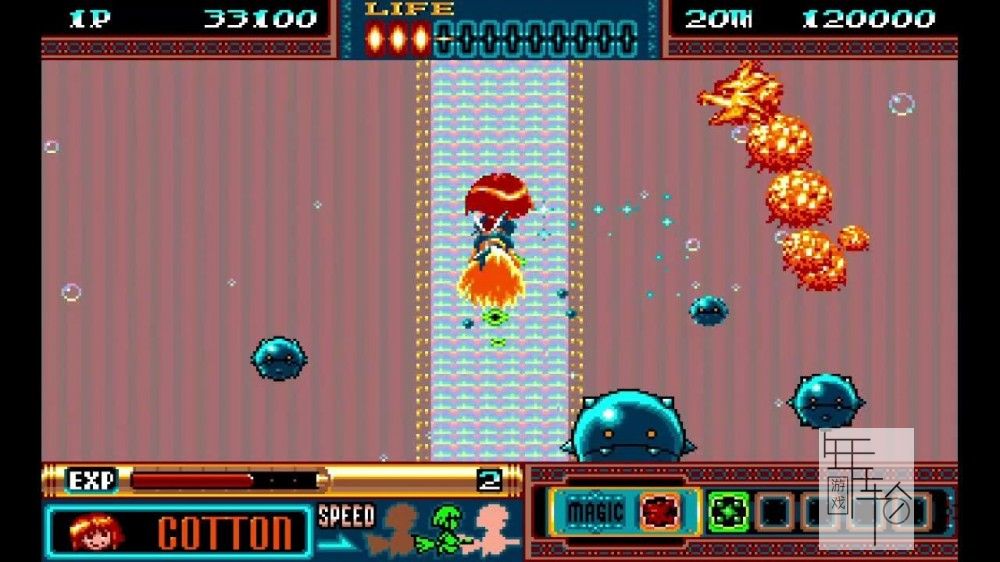This screenshot has width=1000, height=562.
Task: Click the Cotton character portrait
Action: [x=97, y=531]
